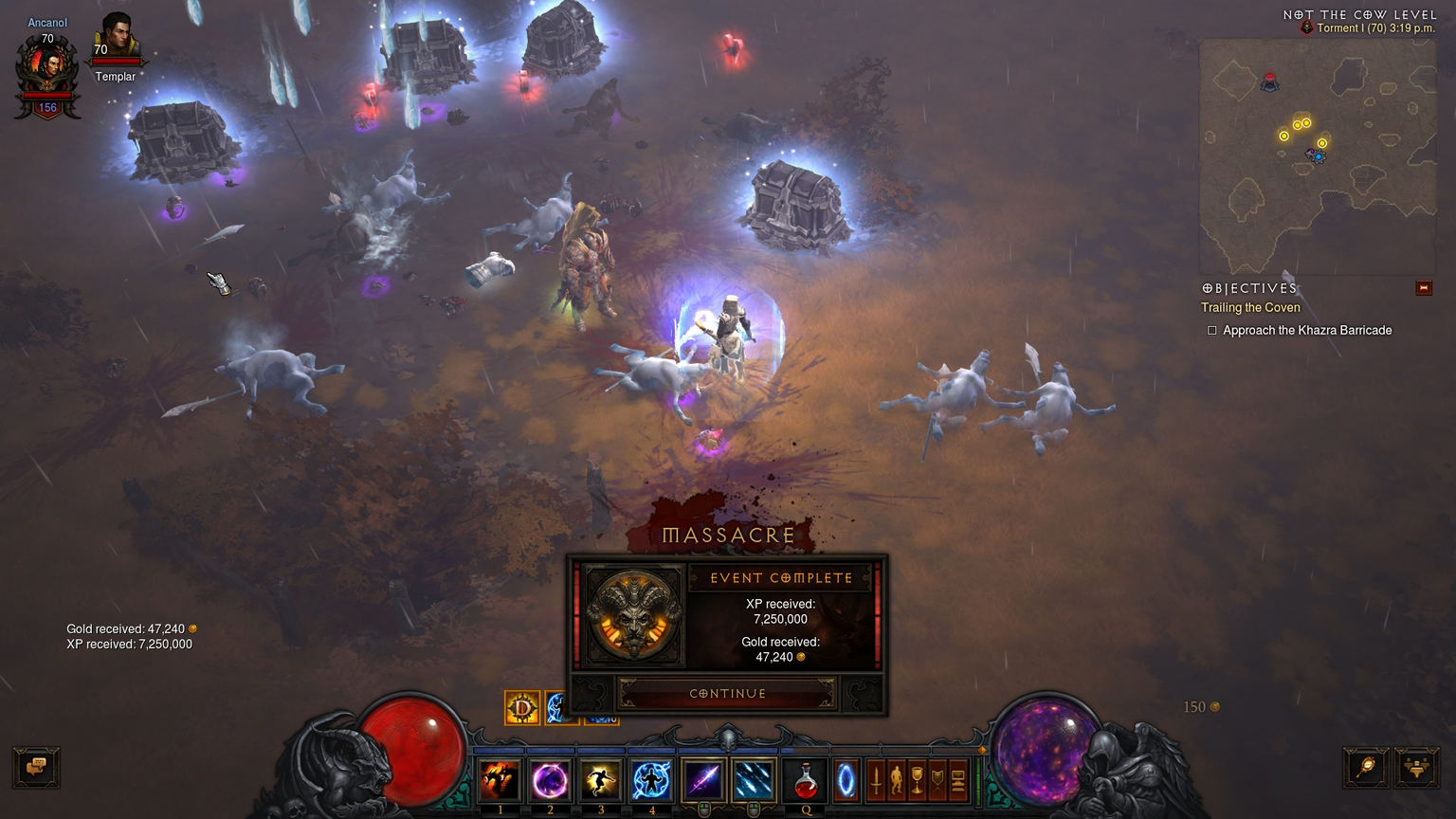
Task: Activate the fiery hydra skill in slot 1
Action: (499, 780)
